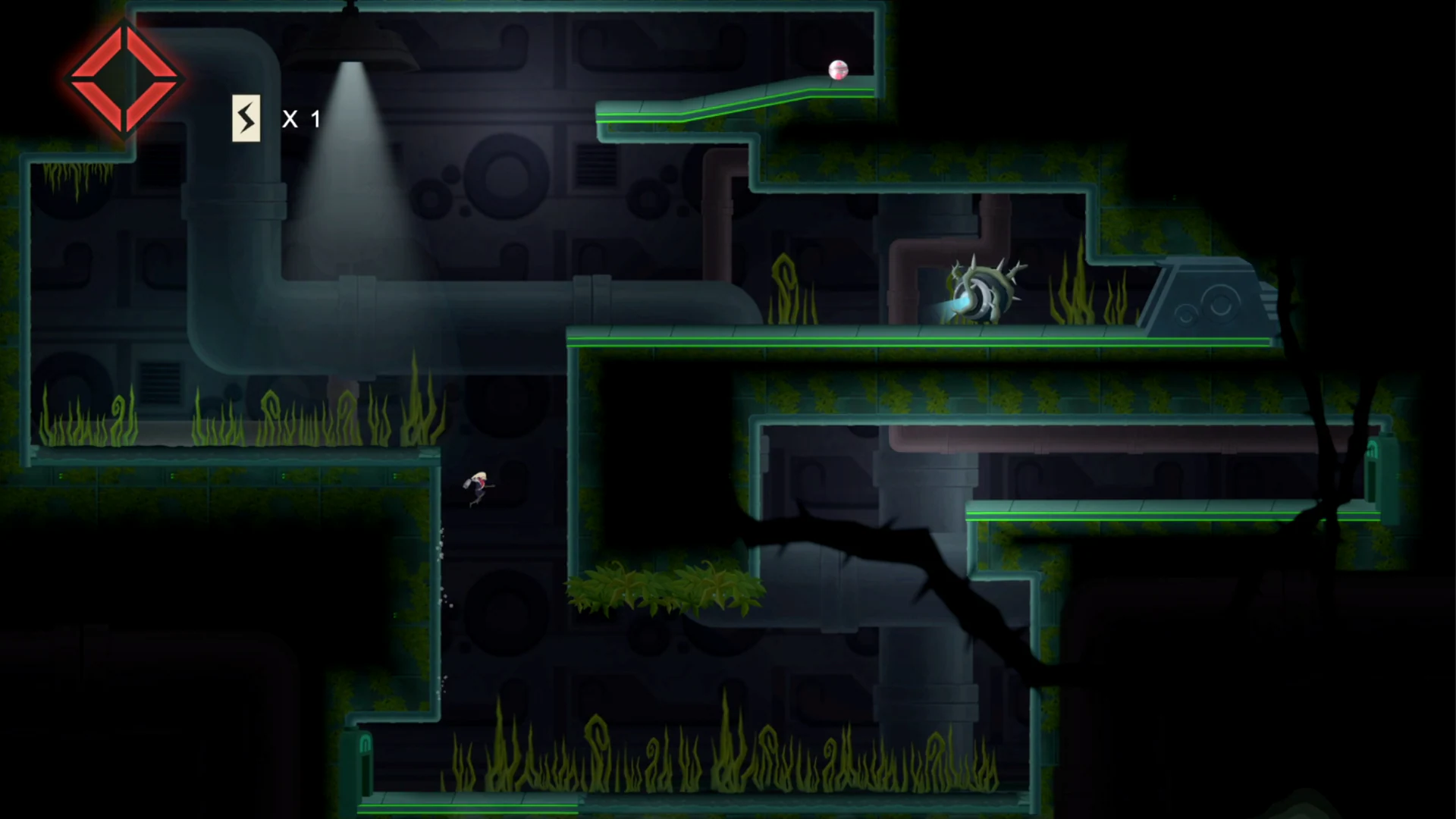This screenshot has width=1456, height=819.
Task: Select the lightning bolt charge icon
Action: coord(245,118)
